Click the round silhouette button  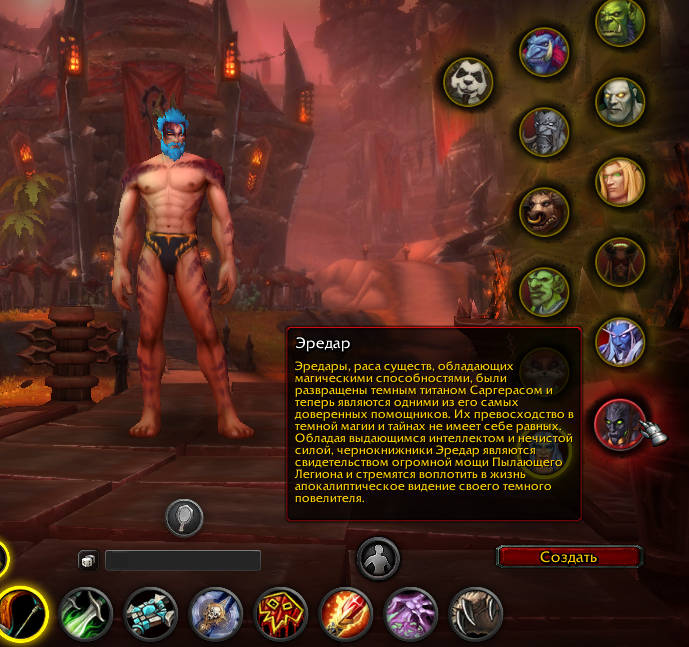point(379,558)
